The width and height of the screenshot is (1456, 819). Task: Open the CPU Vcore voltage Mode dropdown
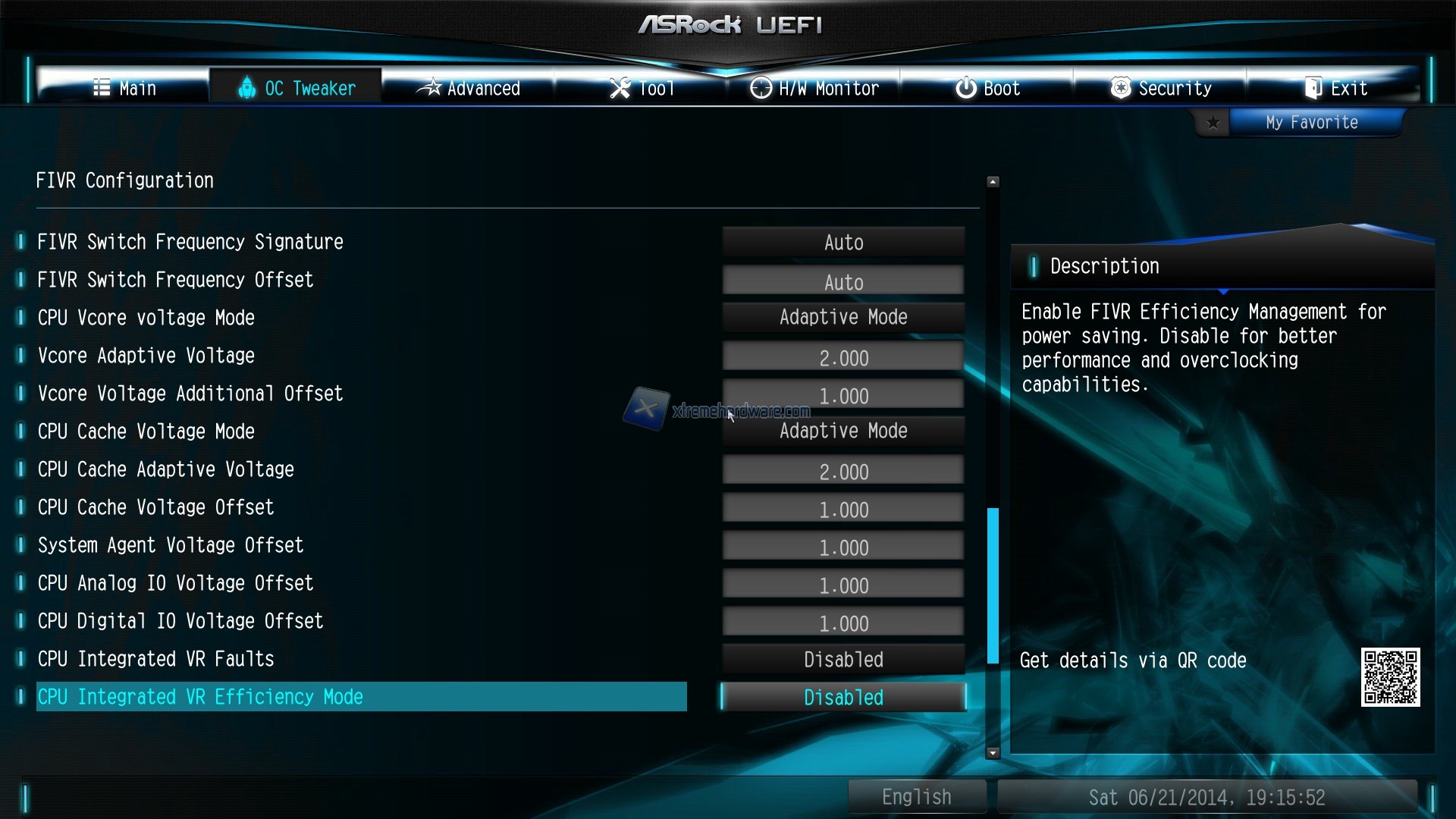[843, 317]
